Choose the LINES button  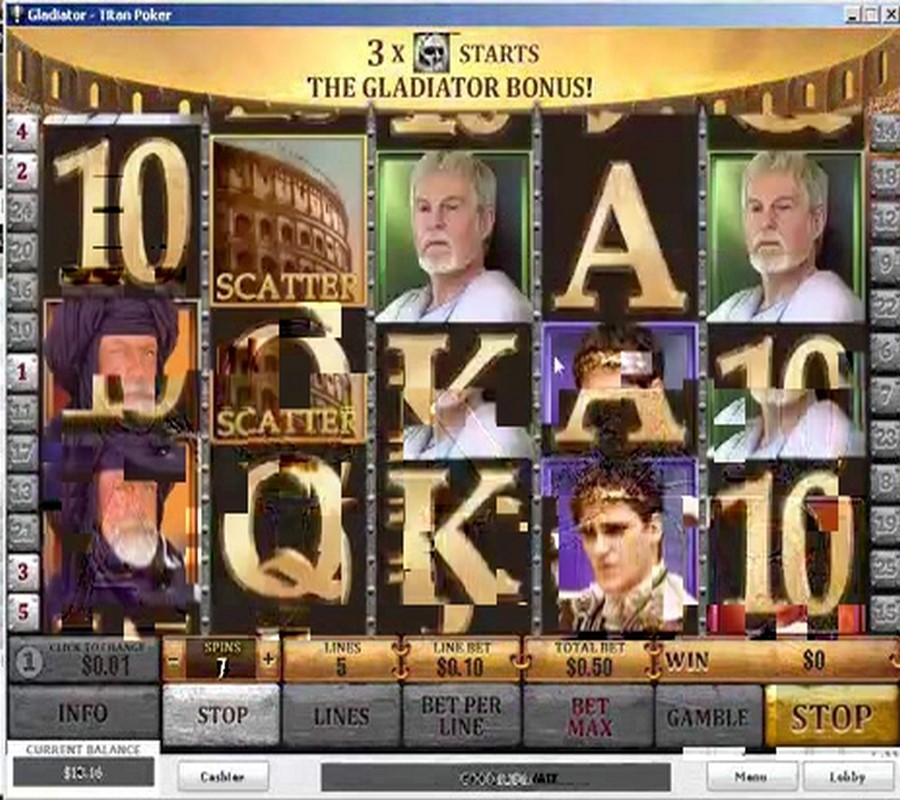[x=341, y=715]
